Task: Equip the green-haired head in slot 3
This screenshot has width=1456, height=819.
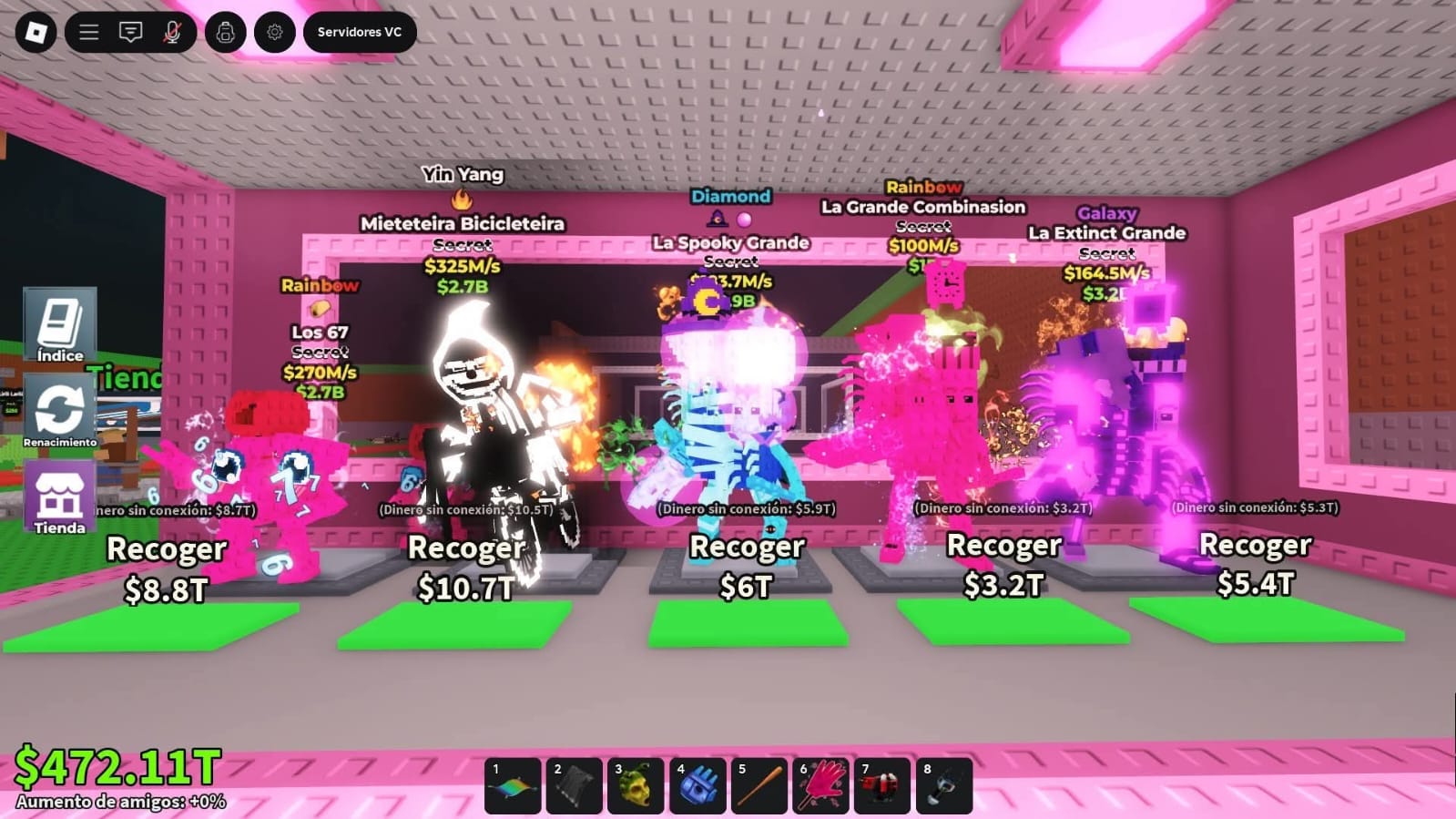Action: (636, 785)
